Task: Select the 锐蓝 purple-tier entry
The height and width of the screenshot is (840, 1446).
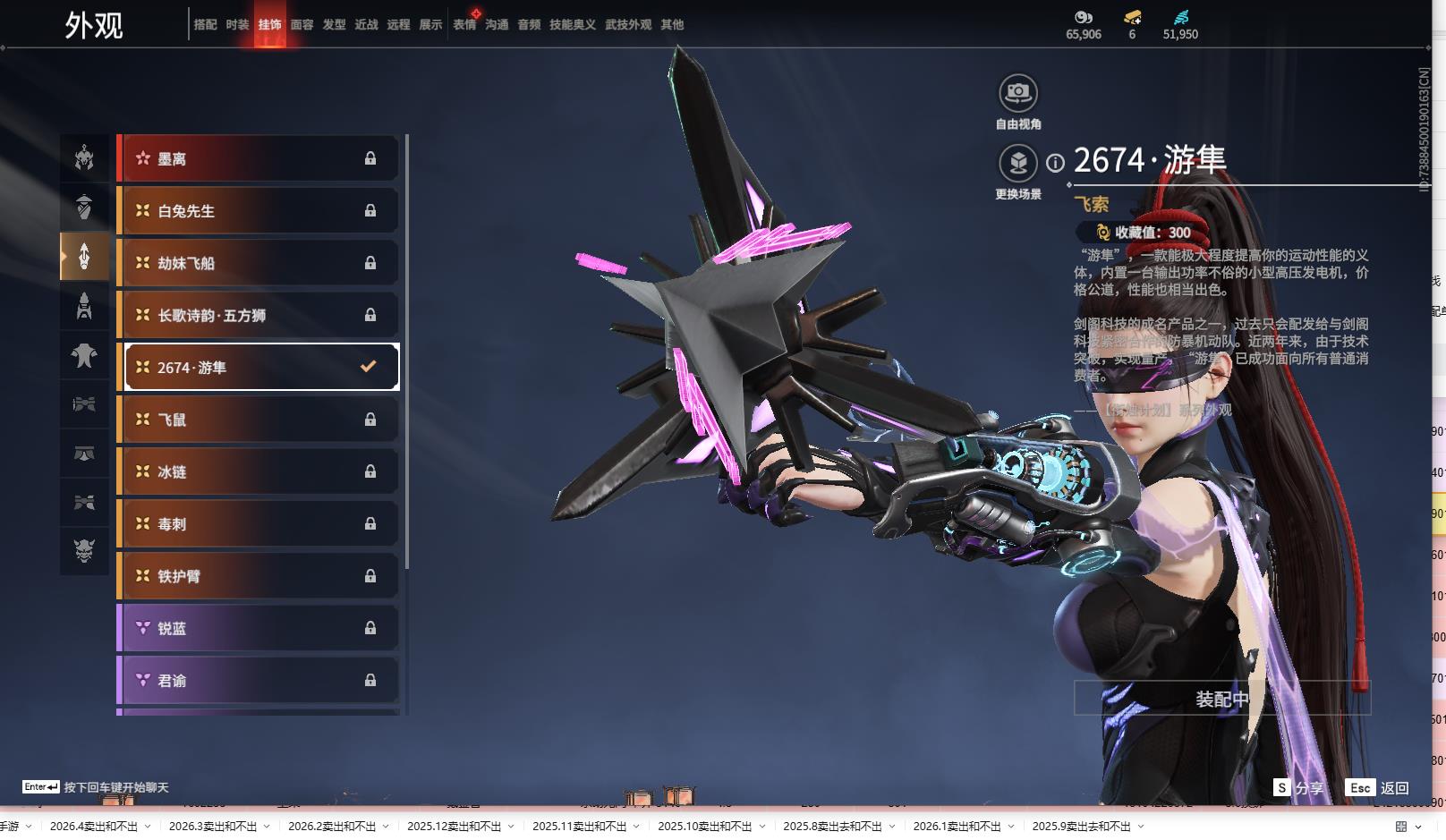Action: point(259,628)
